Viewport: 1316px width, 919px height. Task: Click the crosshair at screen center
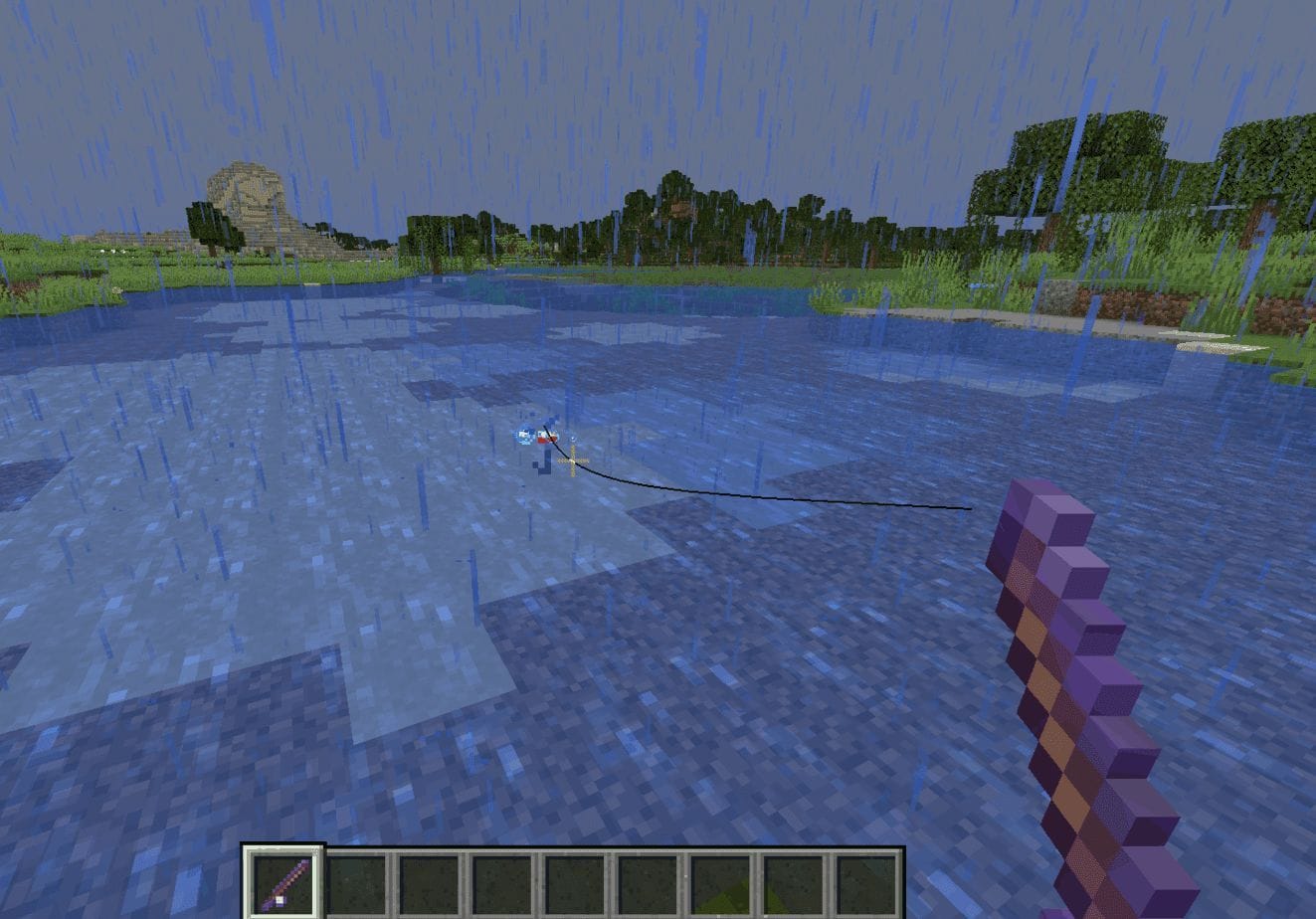pyautogui.click(x=572, y=460)
